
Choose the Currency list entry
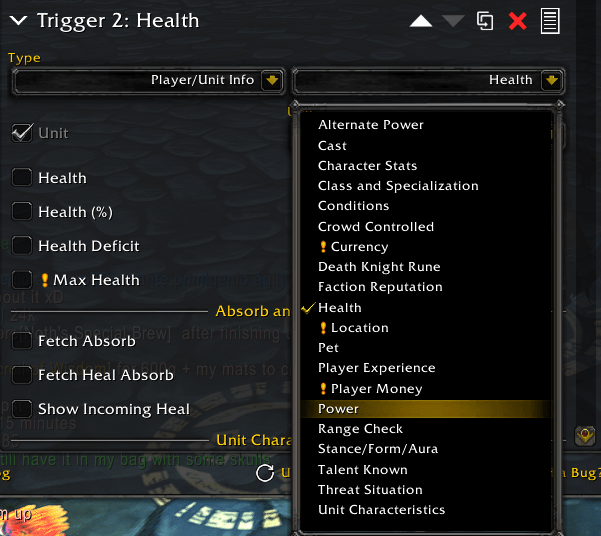tap(359, 247)
